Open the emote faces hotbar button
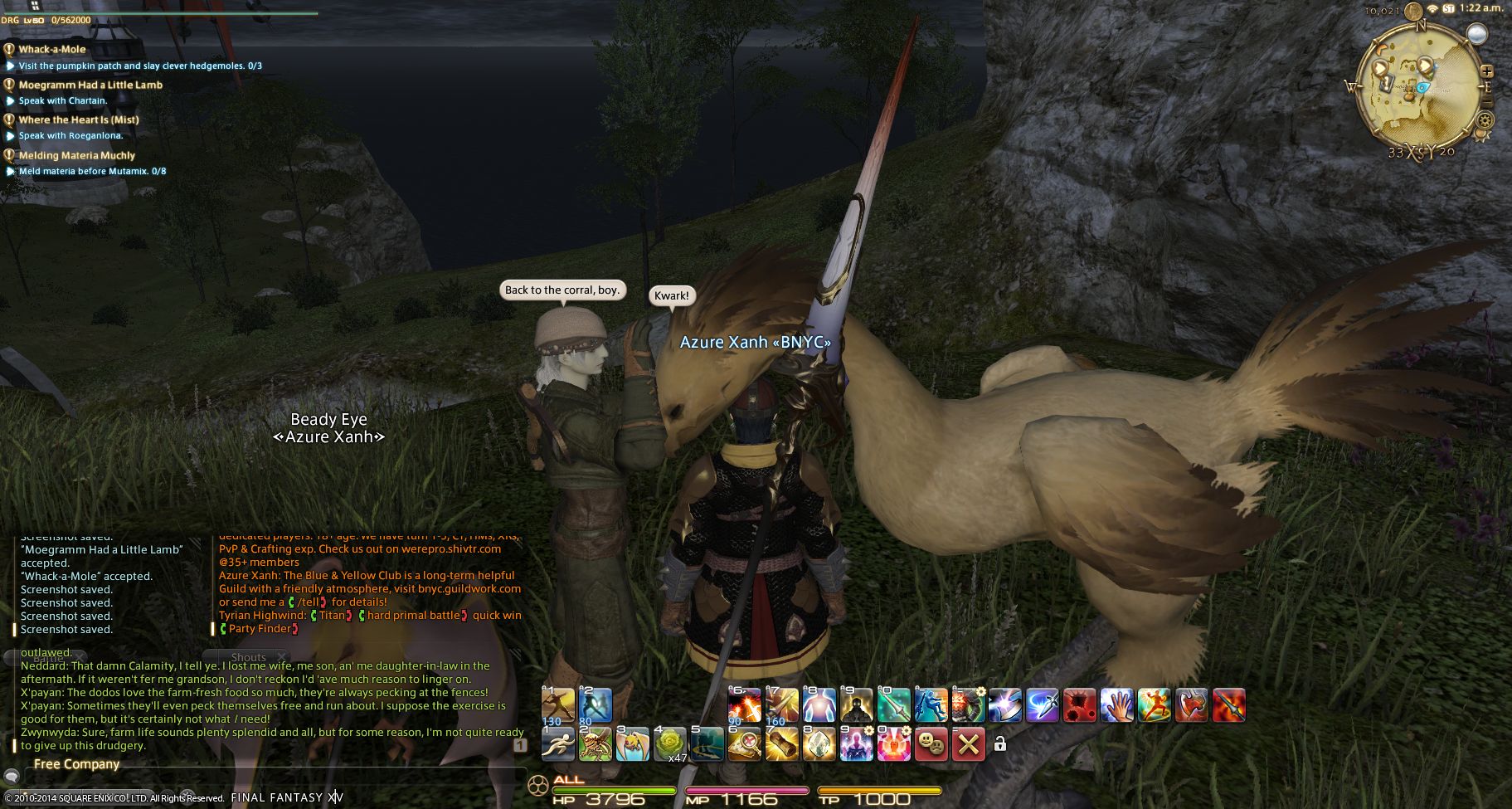The width and height of the screenshot is (1512, 809). pos(931,743)
